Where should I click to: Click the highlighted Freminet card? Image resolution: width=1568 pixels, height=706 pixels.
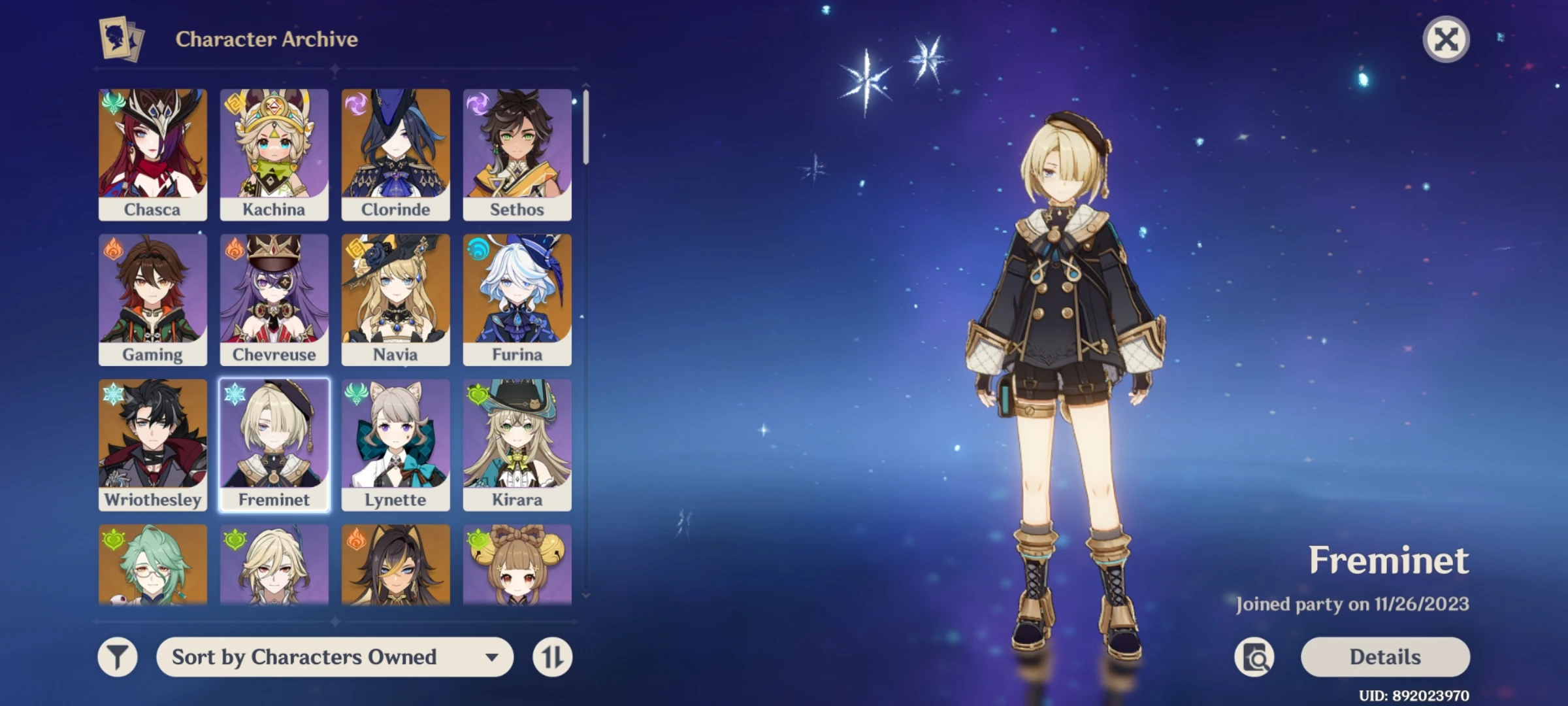(274, 445)
